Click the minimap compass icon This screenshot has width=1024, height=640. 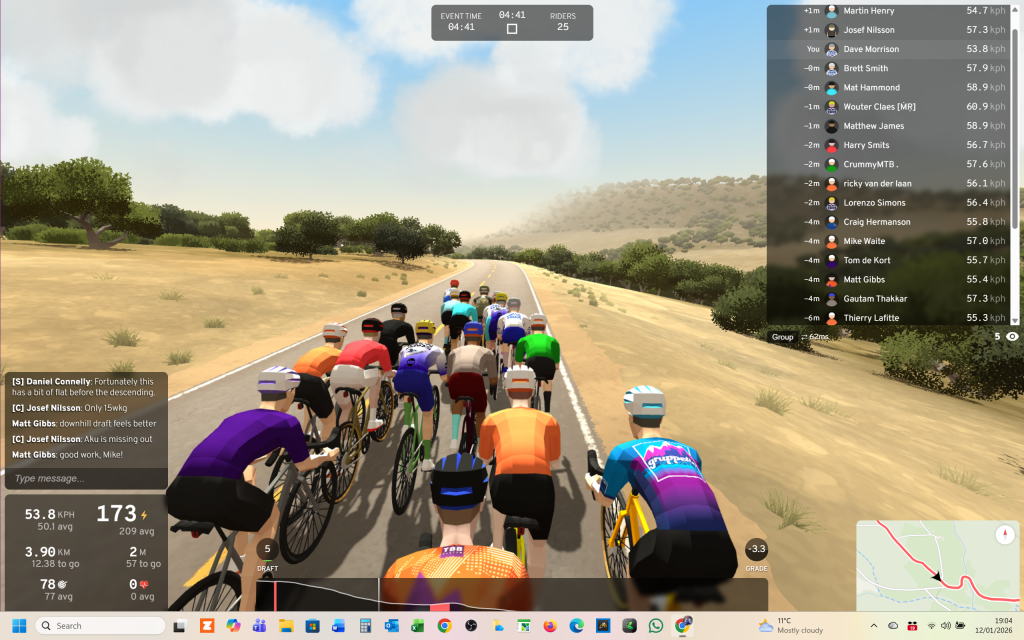(x=1006, y=535)
